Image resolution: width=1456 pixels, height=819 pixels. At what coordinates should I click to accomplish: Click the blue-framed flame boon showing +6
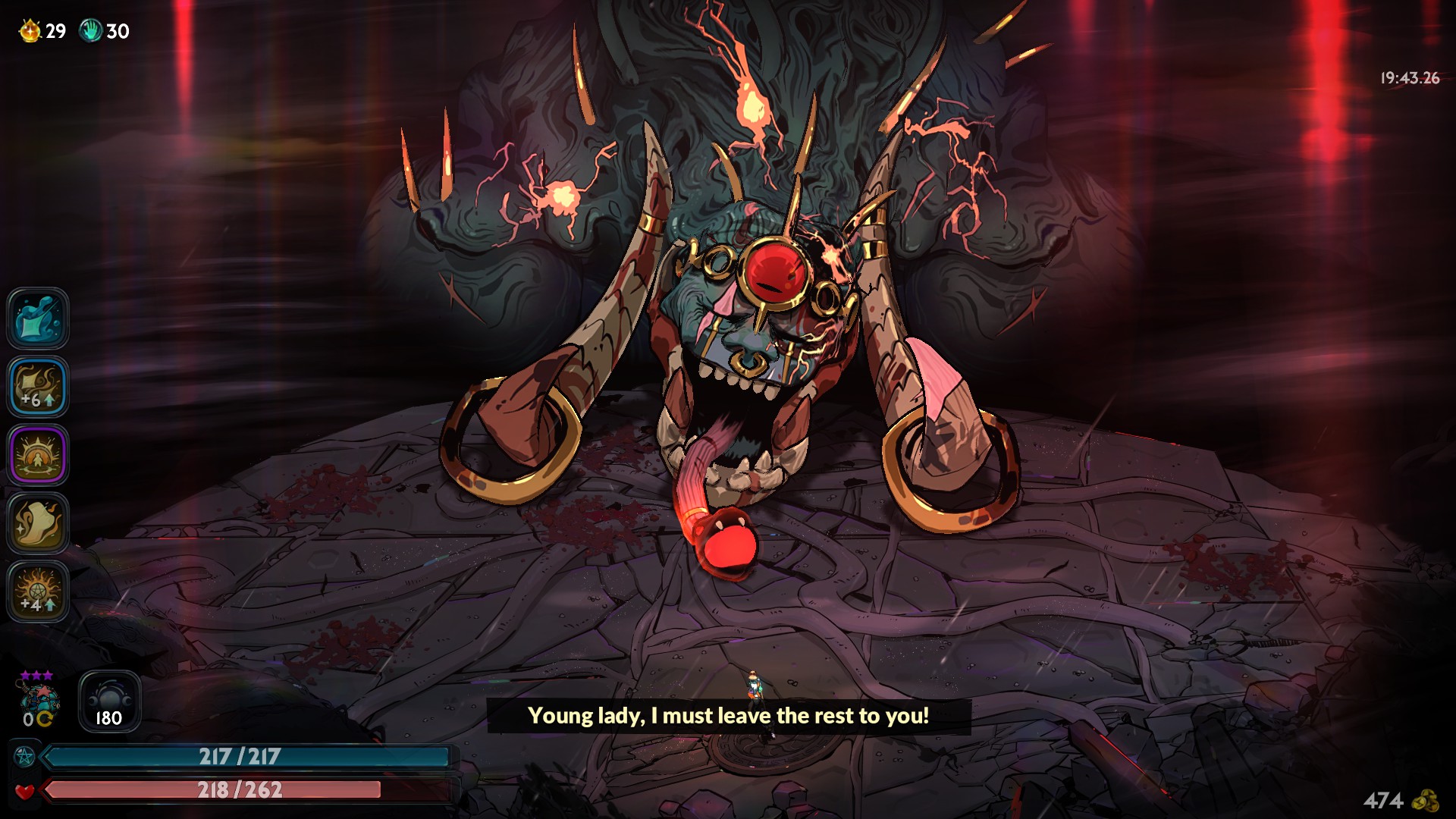coord(38,387)
